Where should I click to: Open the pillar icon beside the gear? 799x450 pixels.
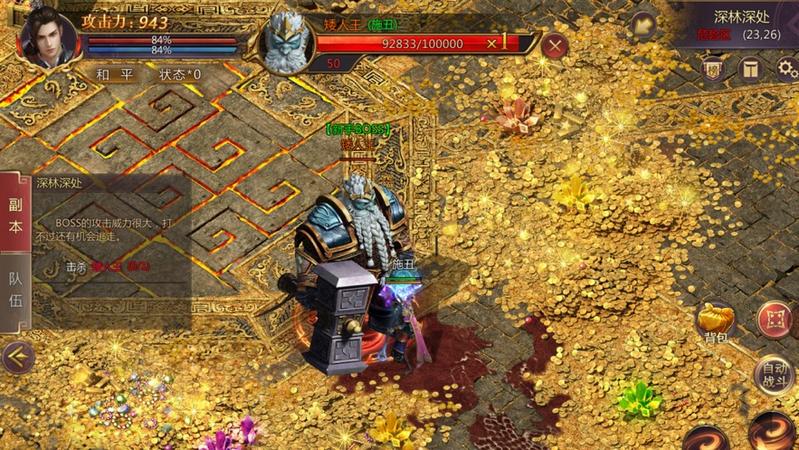[x=749, y=68]
